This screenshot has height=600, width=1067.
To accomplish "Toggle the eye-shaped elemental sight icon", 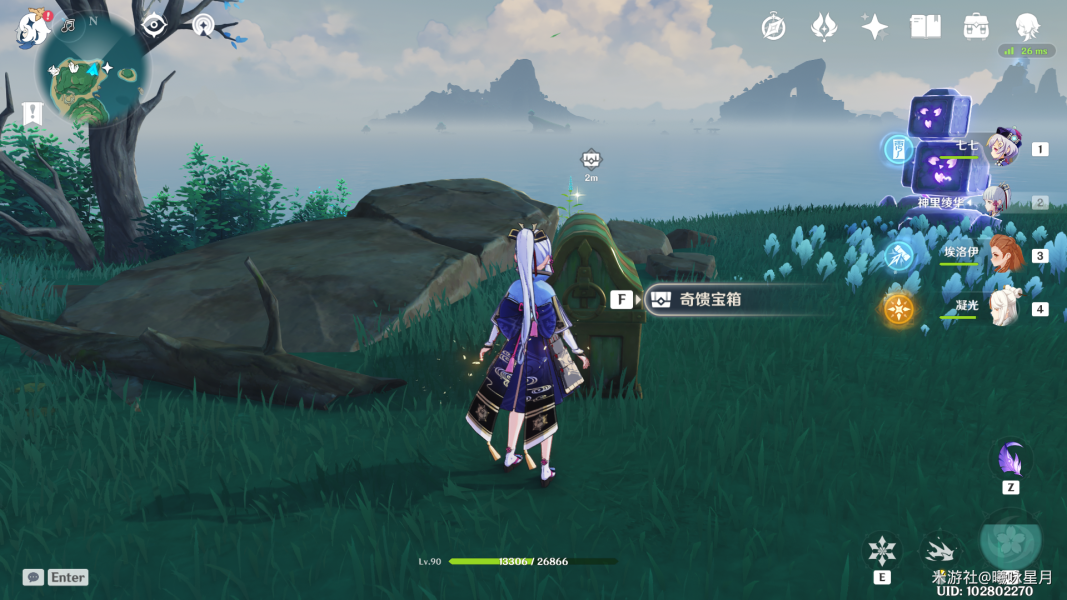I will [153, 25].
